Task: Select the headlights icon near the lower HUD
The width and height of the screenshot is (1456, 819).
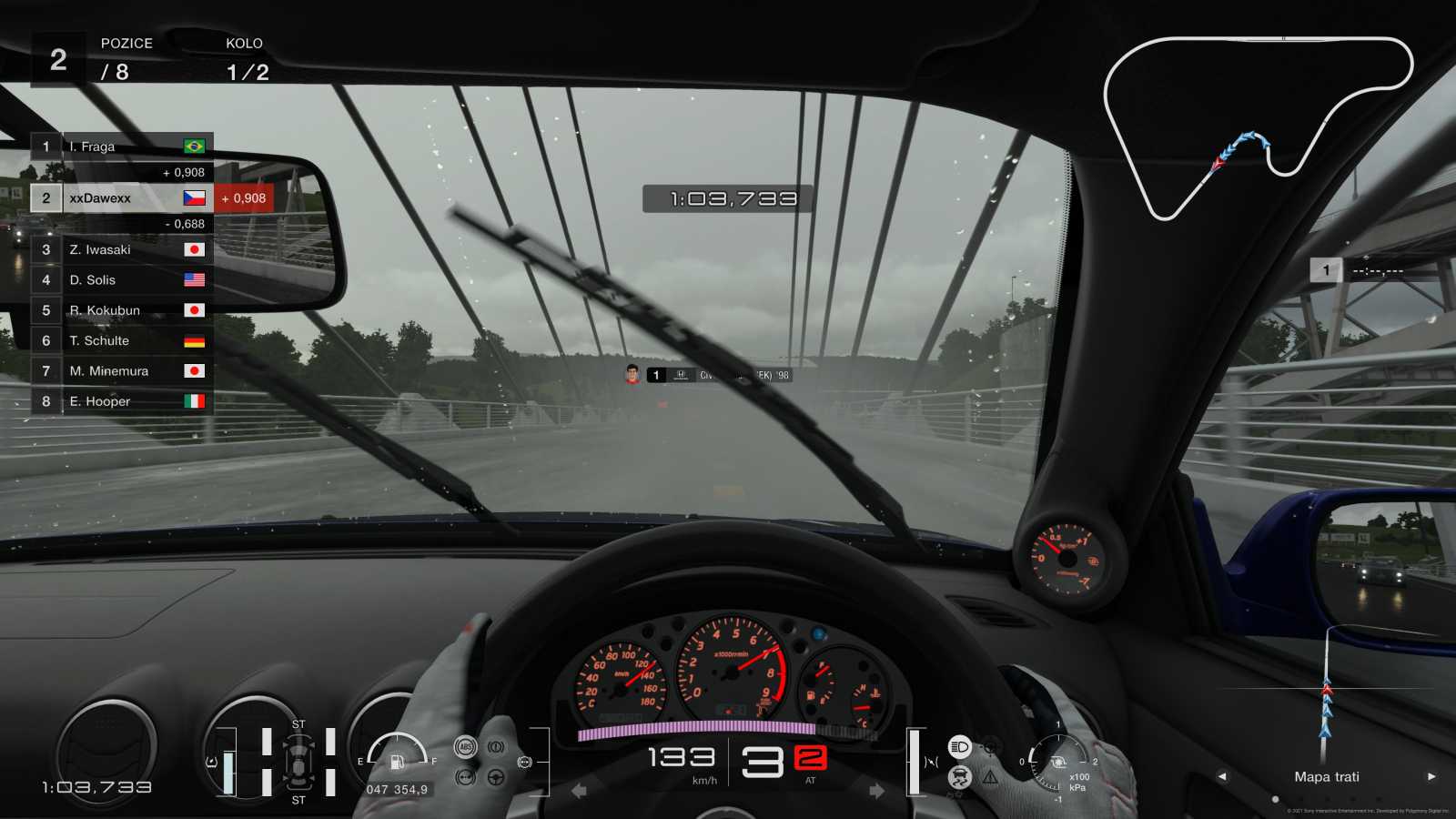Action: (x=959, y=746)
